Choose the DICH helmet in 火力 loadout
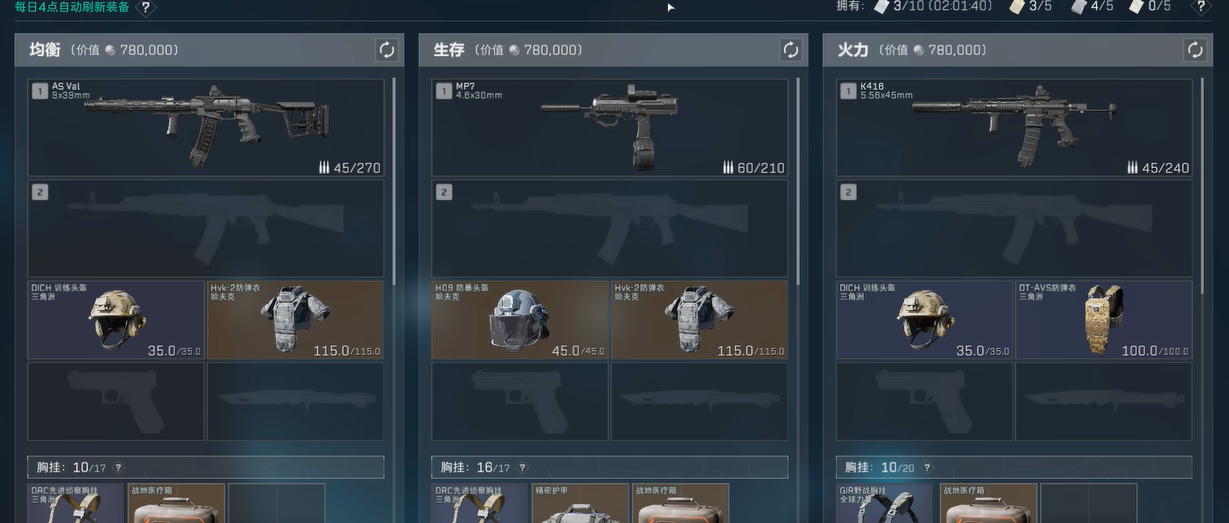The width and height of the screenshot is (1229, 523). 925,319
